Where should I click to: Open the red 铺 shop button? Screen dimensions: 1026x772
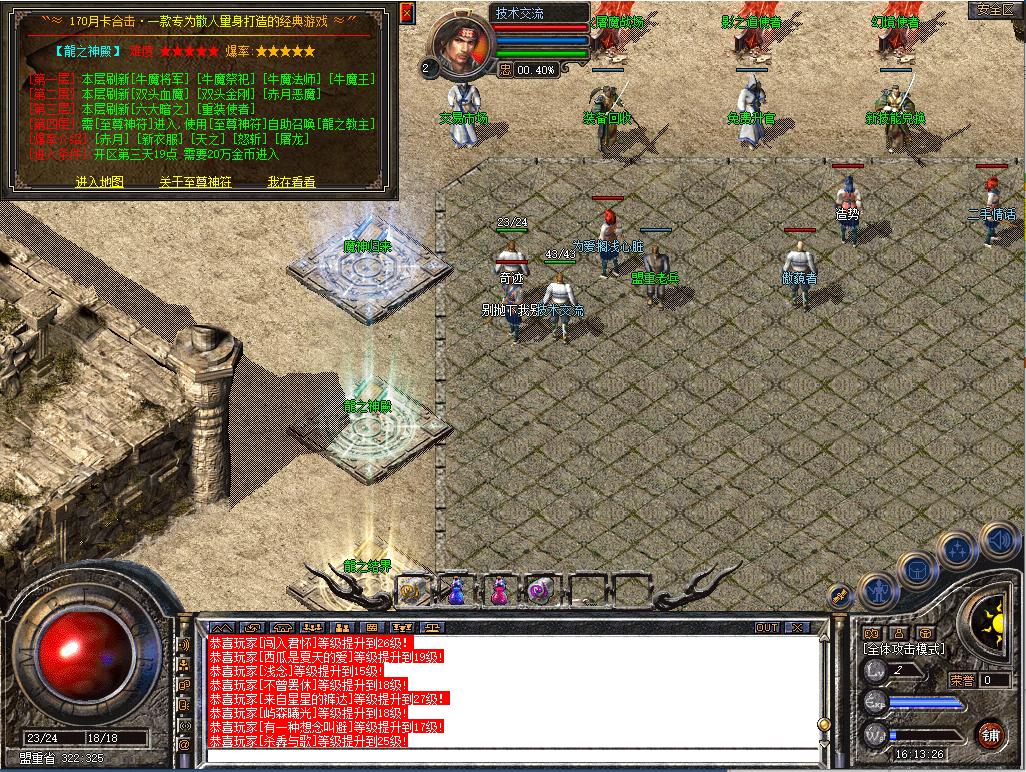coord(990,734)
